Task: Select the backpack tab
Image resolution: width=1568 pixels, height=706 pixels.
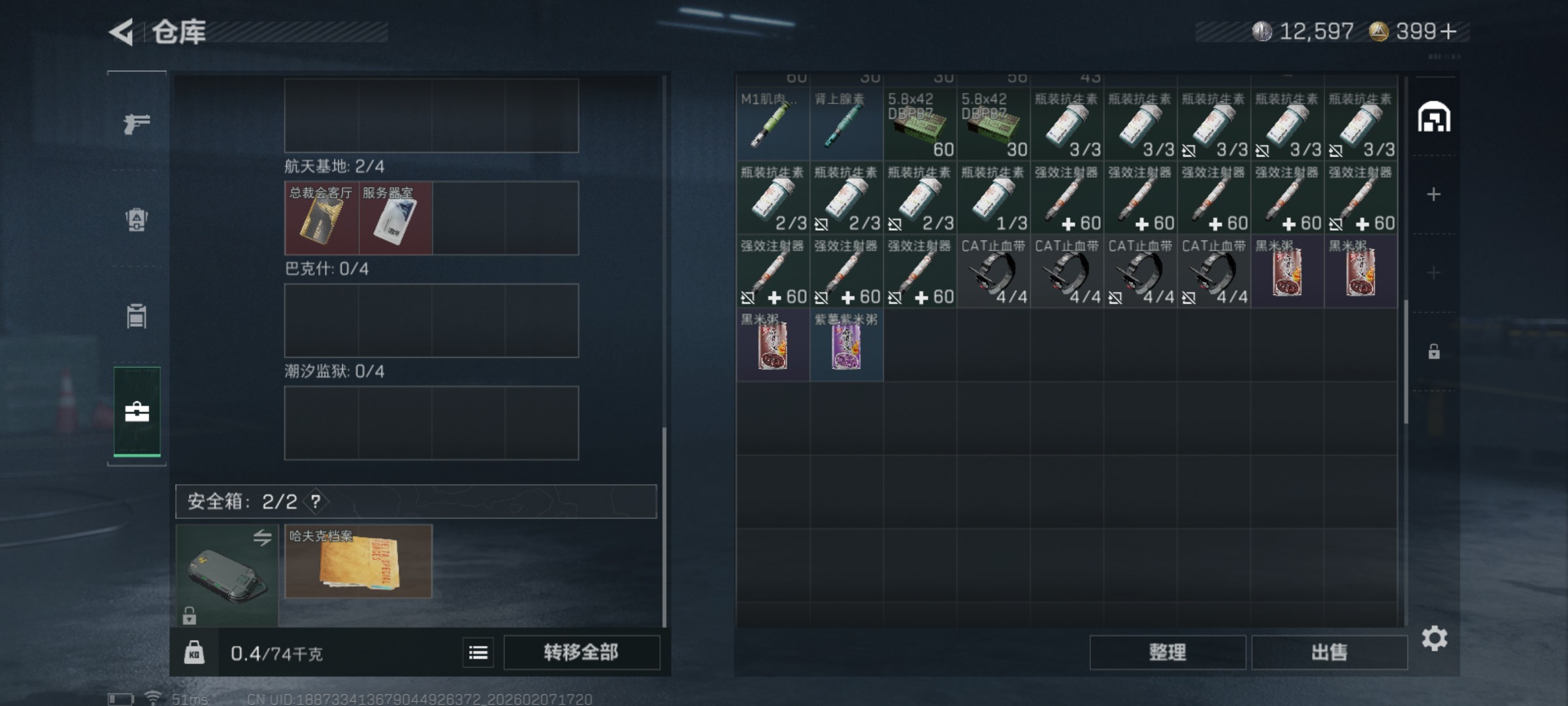Action: [137, 316]
